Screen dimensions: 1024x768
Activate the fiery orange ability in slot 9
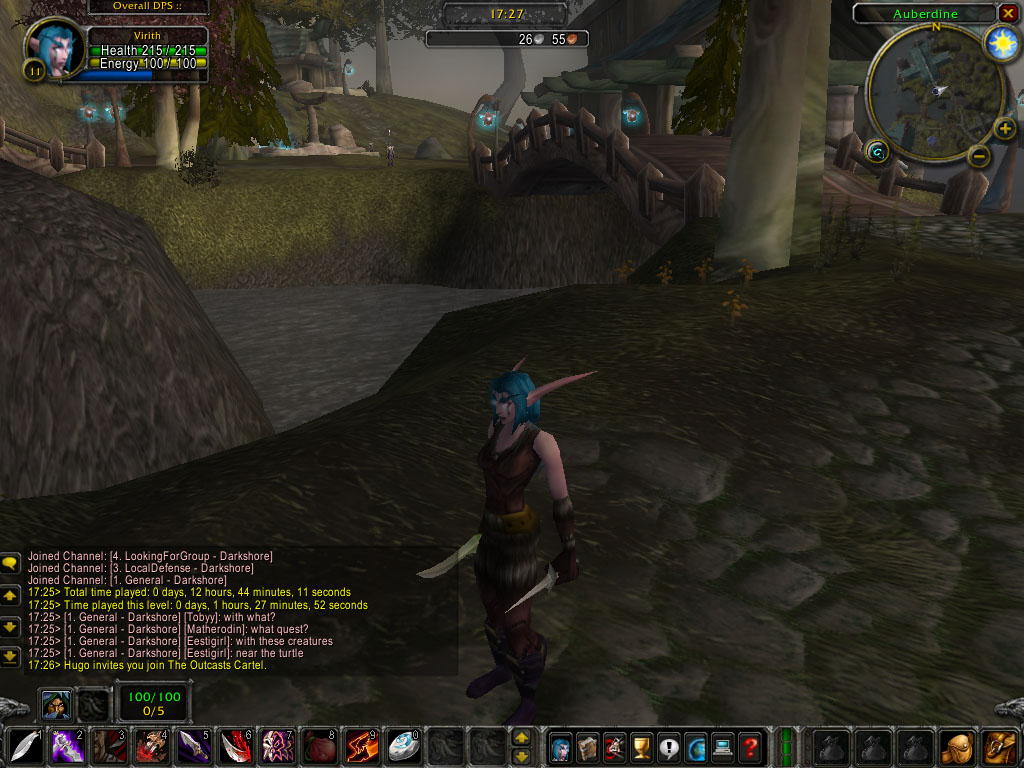[x=360, y=746]
